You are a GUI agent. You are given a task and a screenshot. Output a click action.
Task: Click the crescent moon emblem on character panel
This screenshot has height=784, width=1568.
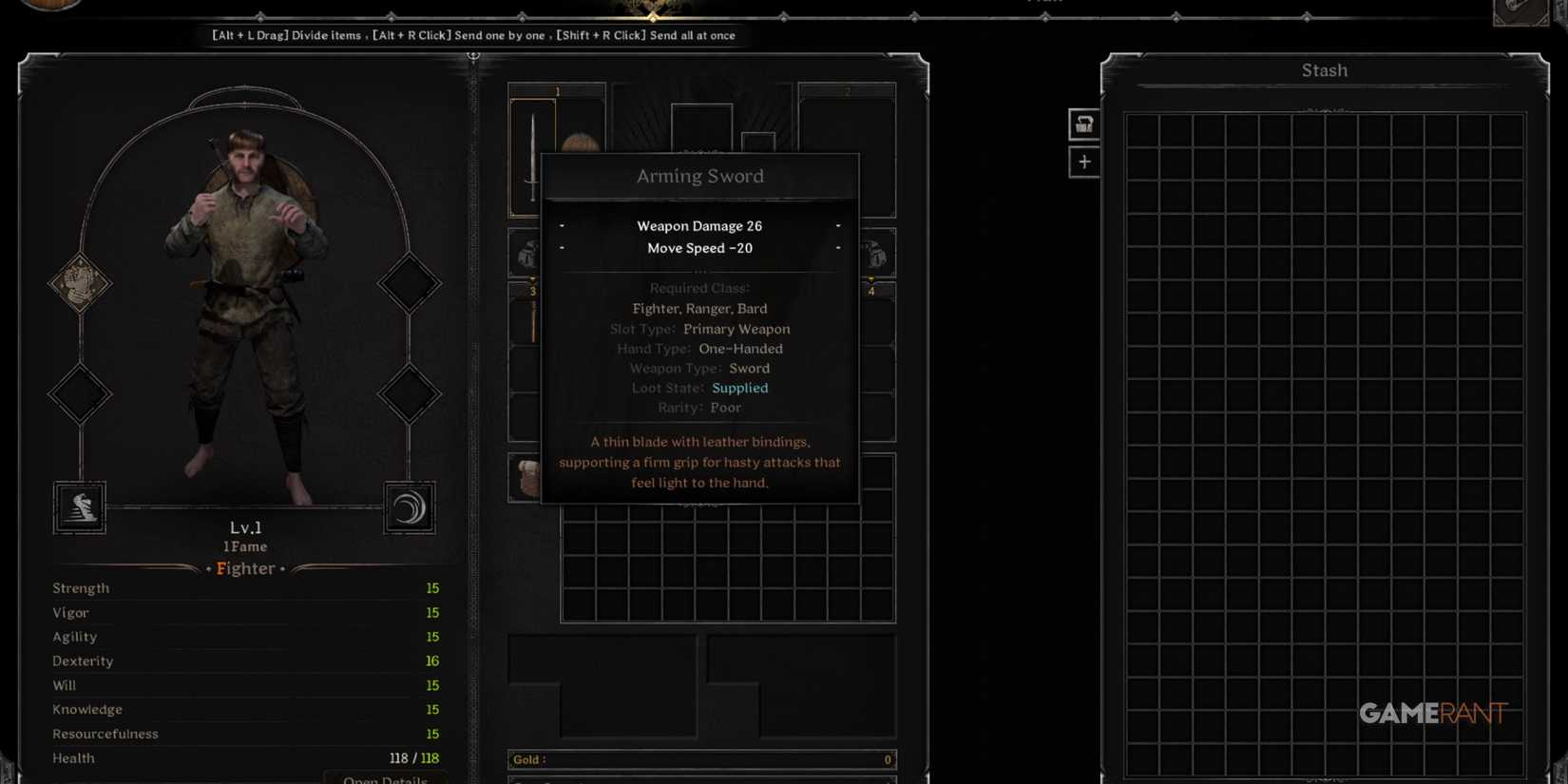(x=409, y=507)
